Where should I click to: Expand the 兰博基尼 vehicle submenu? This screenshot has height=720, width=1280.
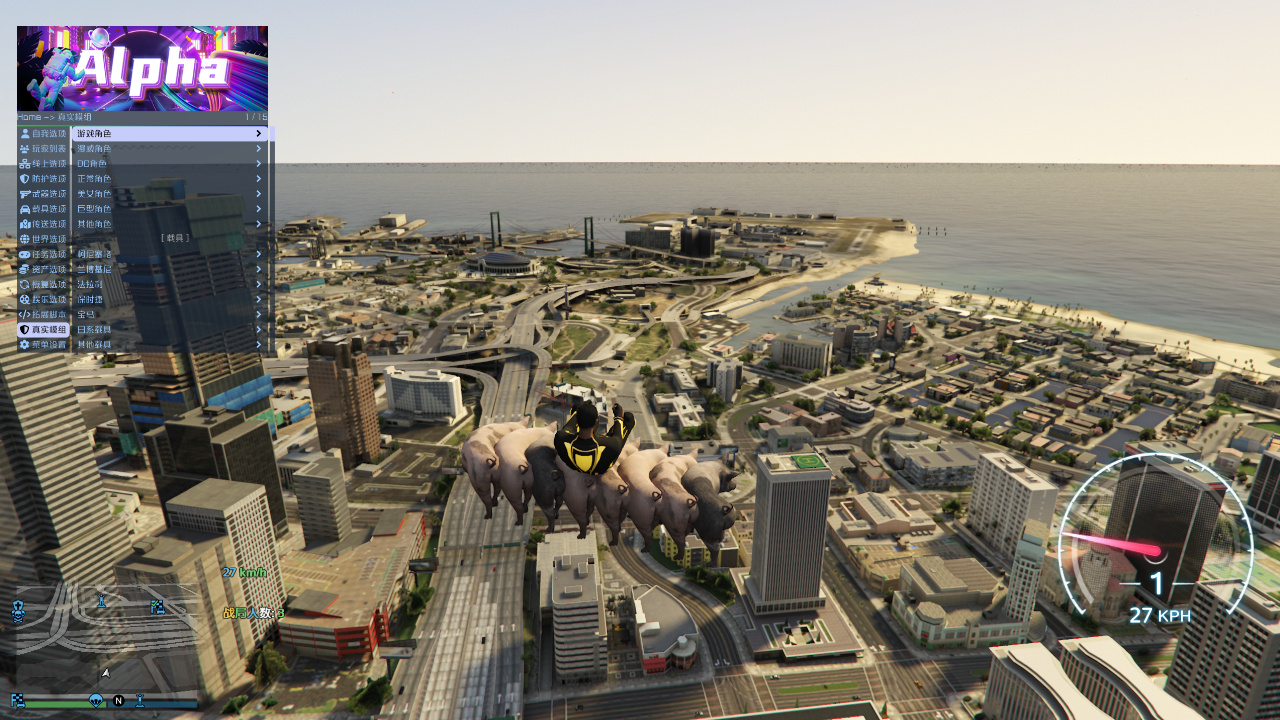pyautogui.click(x=258, y=268)
